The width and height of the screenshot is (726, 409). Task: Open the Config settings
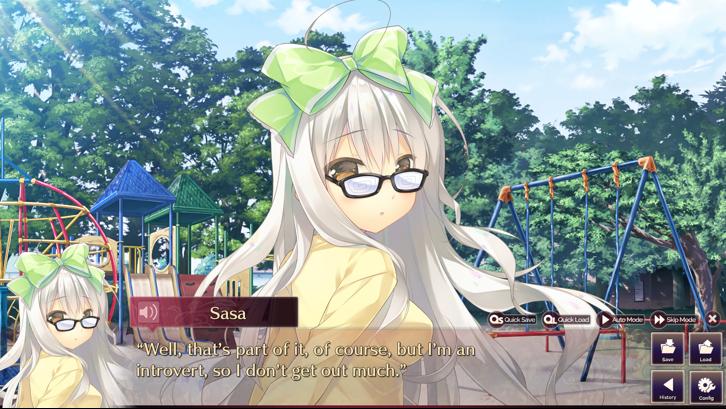706,387
